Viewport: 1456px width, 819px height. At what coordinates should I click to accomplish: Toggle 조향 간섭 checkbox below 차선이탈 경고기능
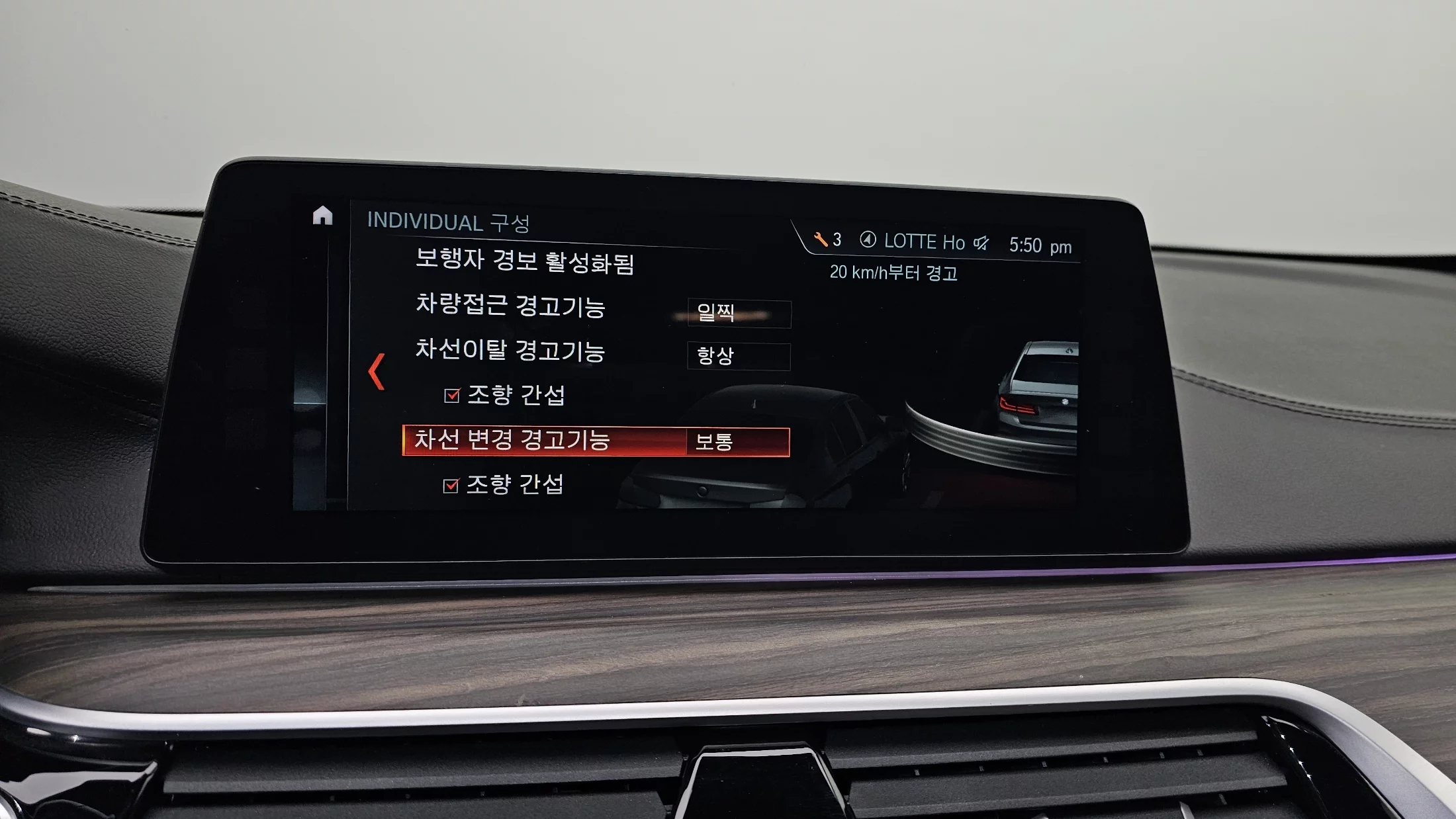[x=452, y=396]
